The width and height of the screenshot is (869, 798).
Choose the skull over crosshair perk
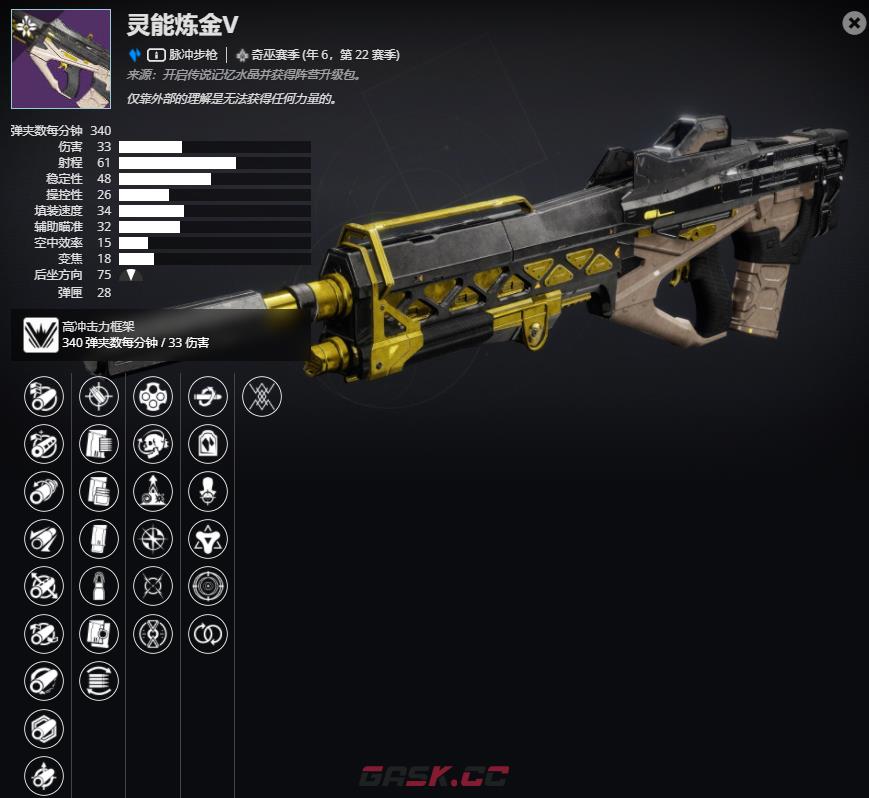point(208,491)
